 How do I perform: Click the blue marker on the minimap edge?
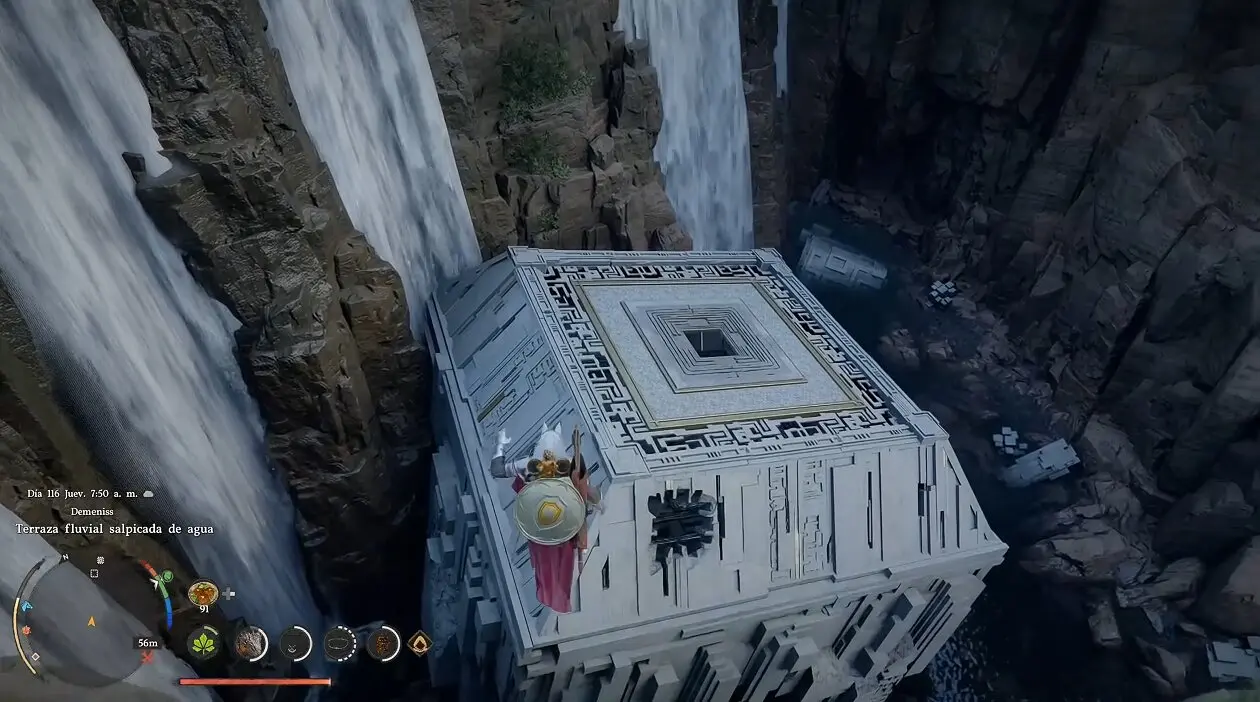click(27, 605)
